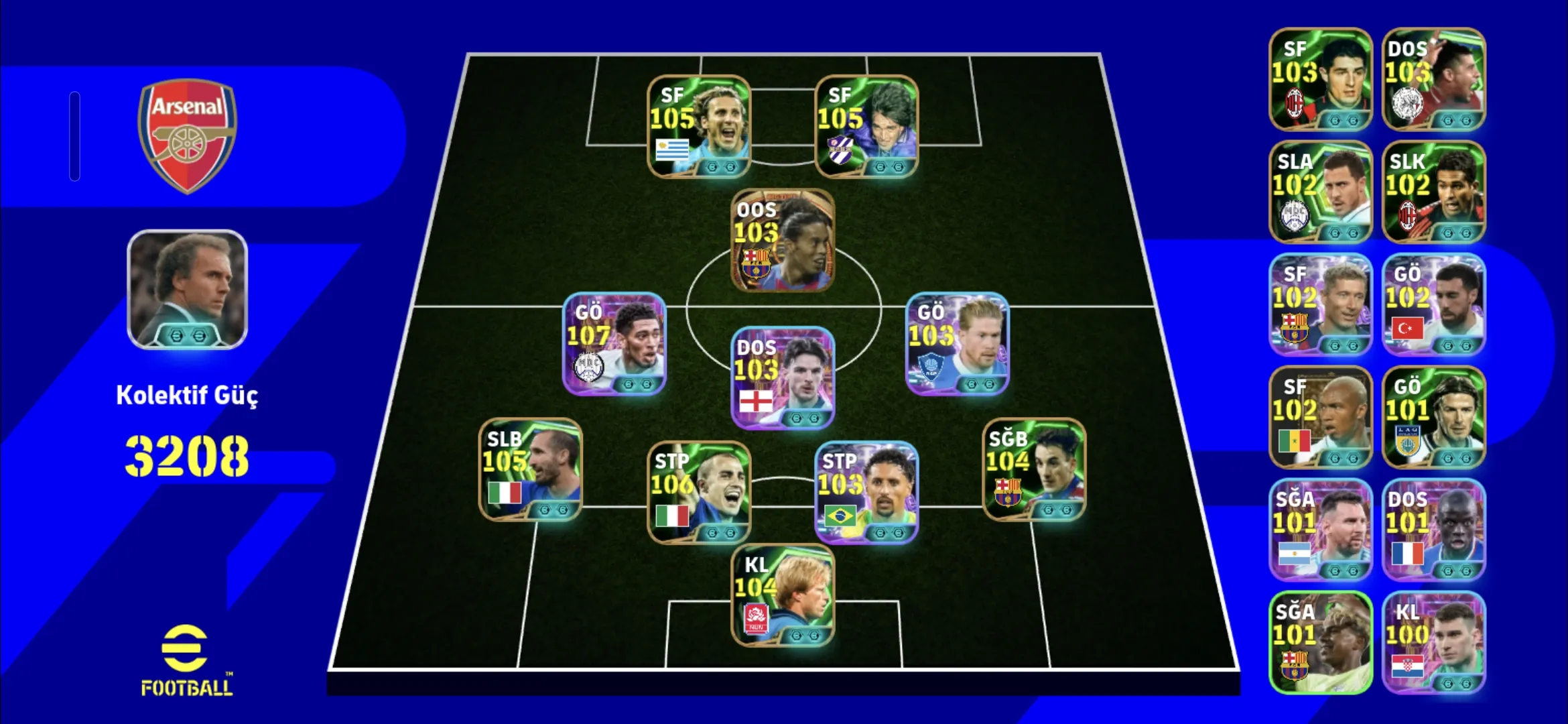Select the DOS 103 card with England flag

coord(783,377)
